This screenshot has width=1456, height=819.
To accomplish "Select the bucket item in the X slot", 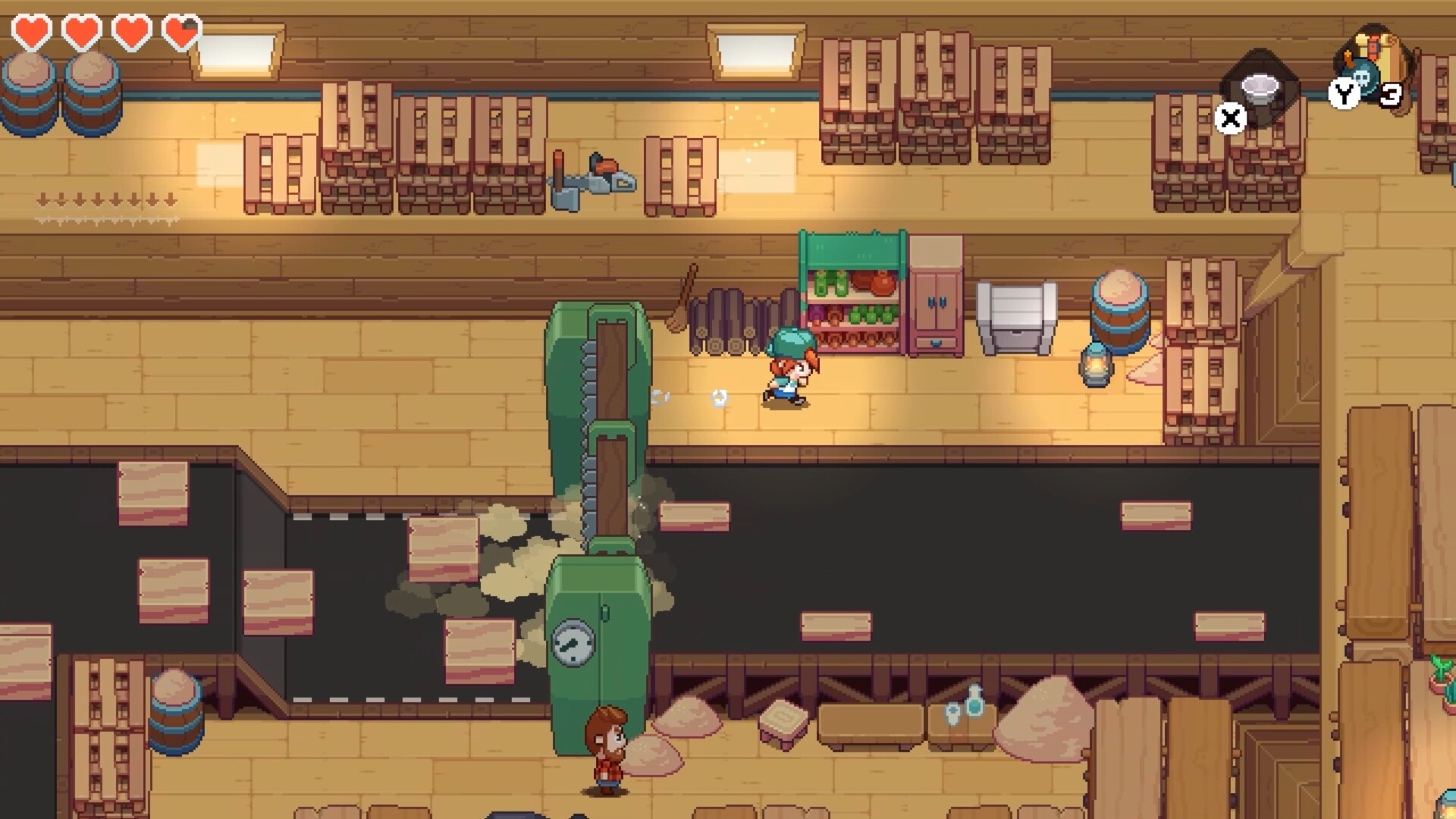I will tap(1260, 88).
